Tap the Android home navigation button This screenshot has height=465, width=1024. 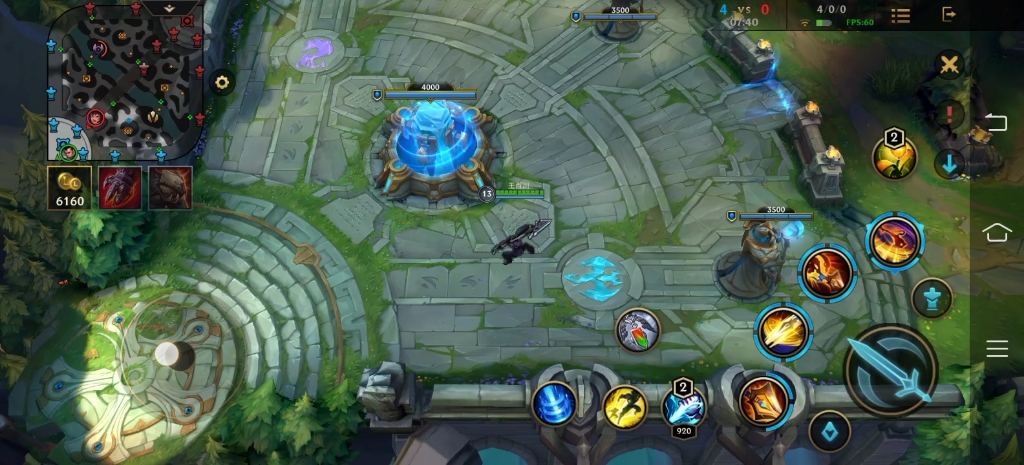pyautogui.click(x=997, y=233)
